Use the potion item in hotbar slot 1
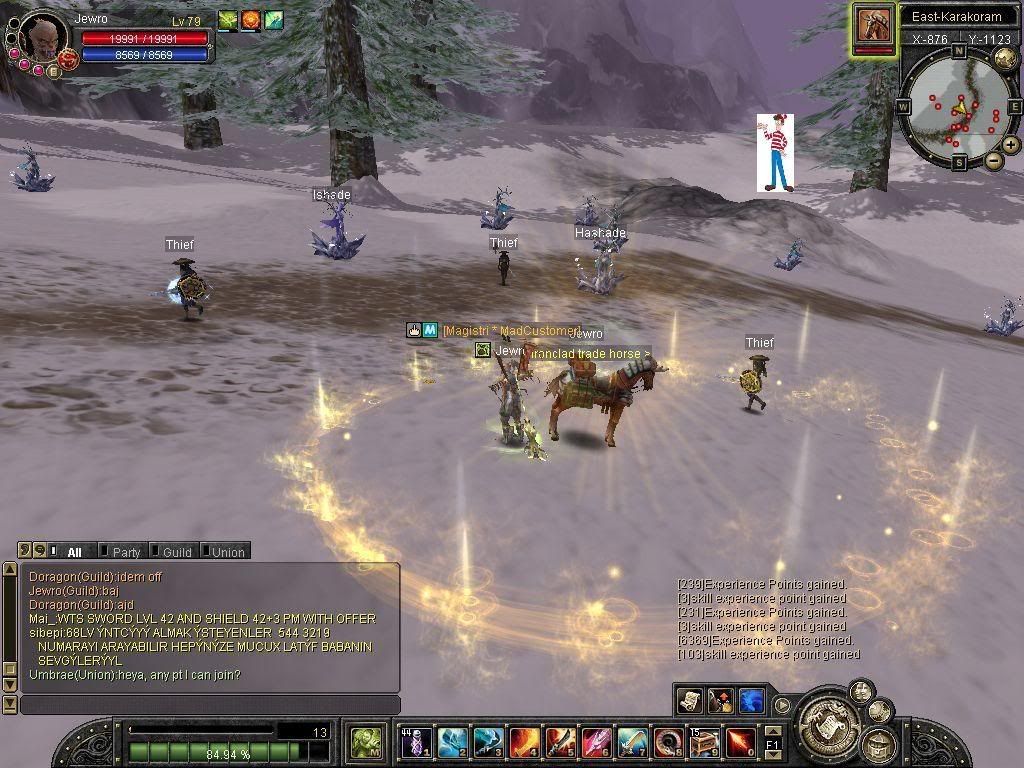 417,742
